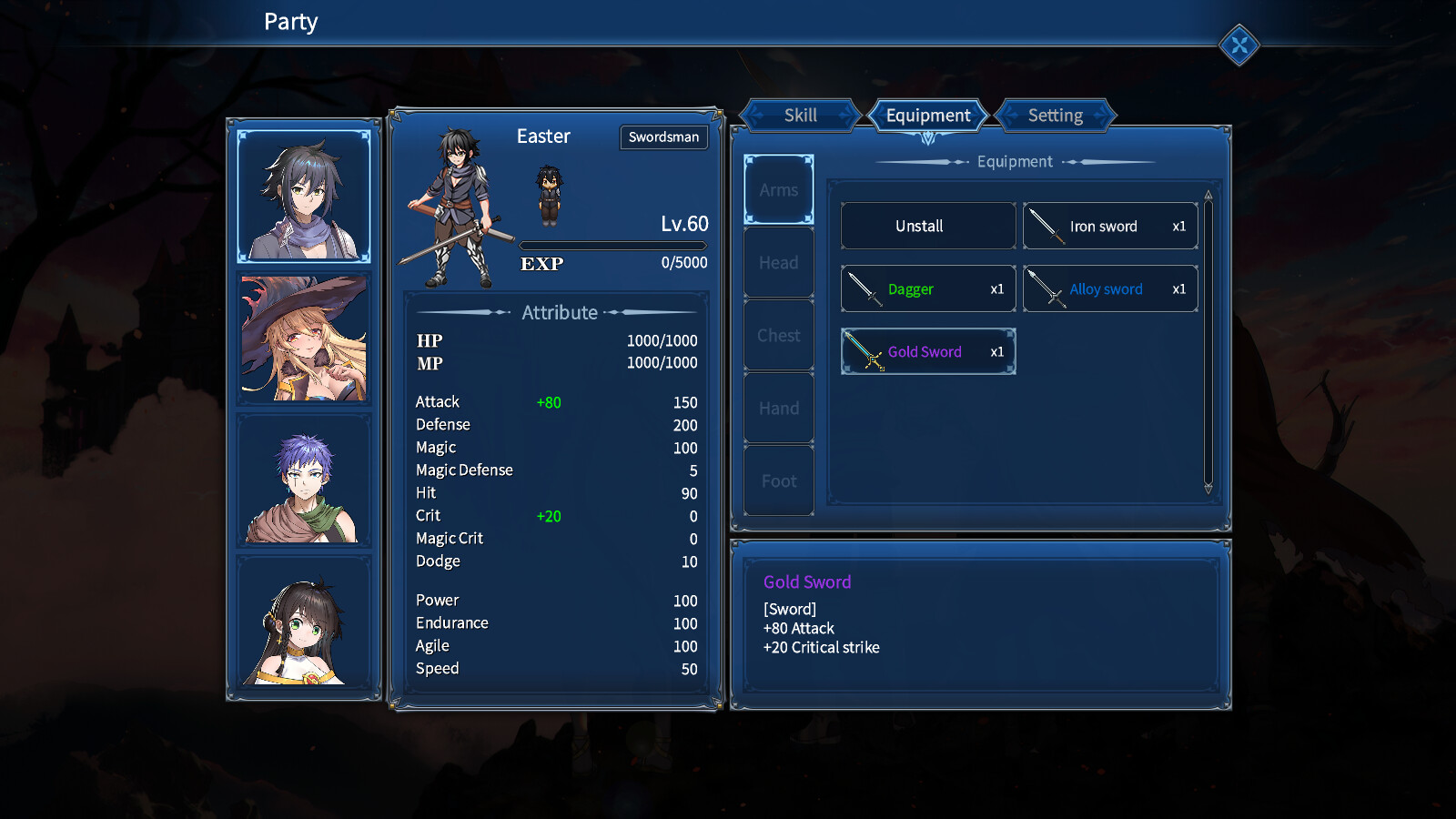The width and height of the screenshot is (1456, 819).
Task: Select the witch character portrait
Action: [304, 339]
